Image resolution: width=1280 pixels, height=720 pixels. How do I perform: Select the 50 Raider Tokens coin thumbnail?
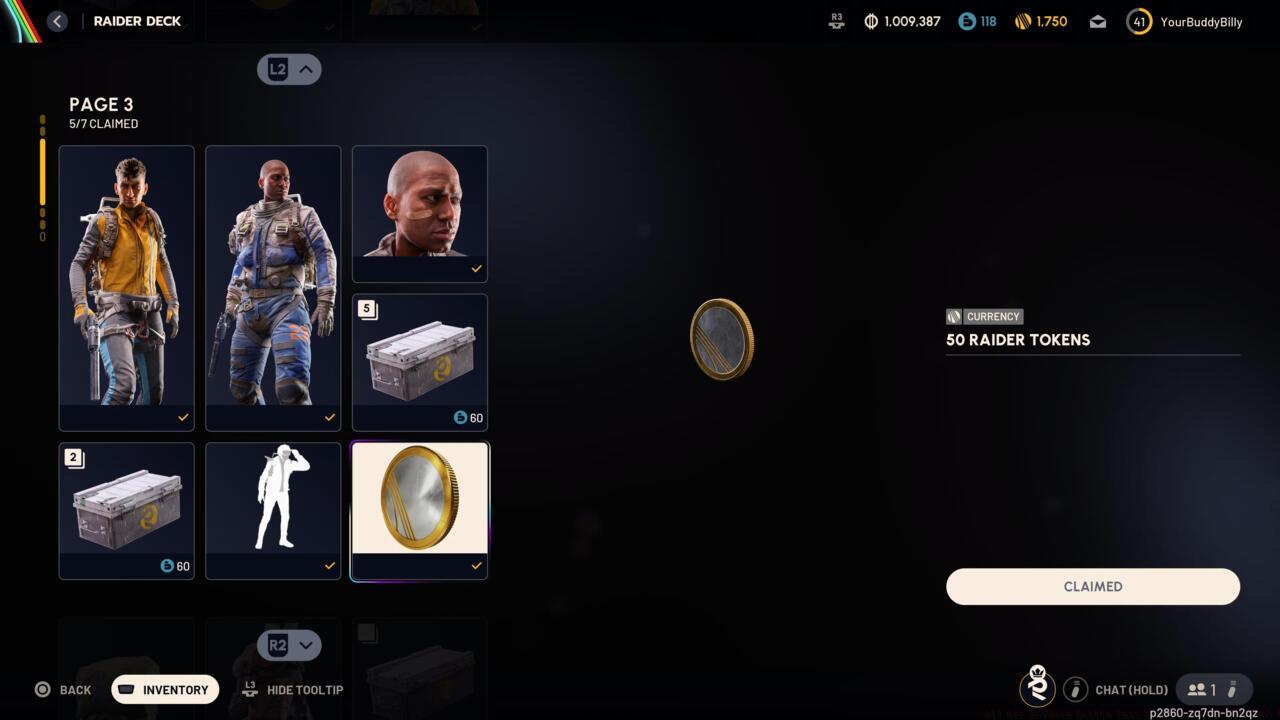click(419, 497)
